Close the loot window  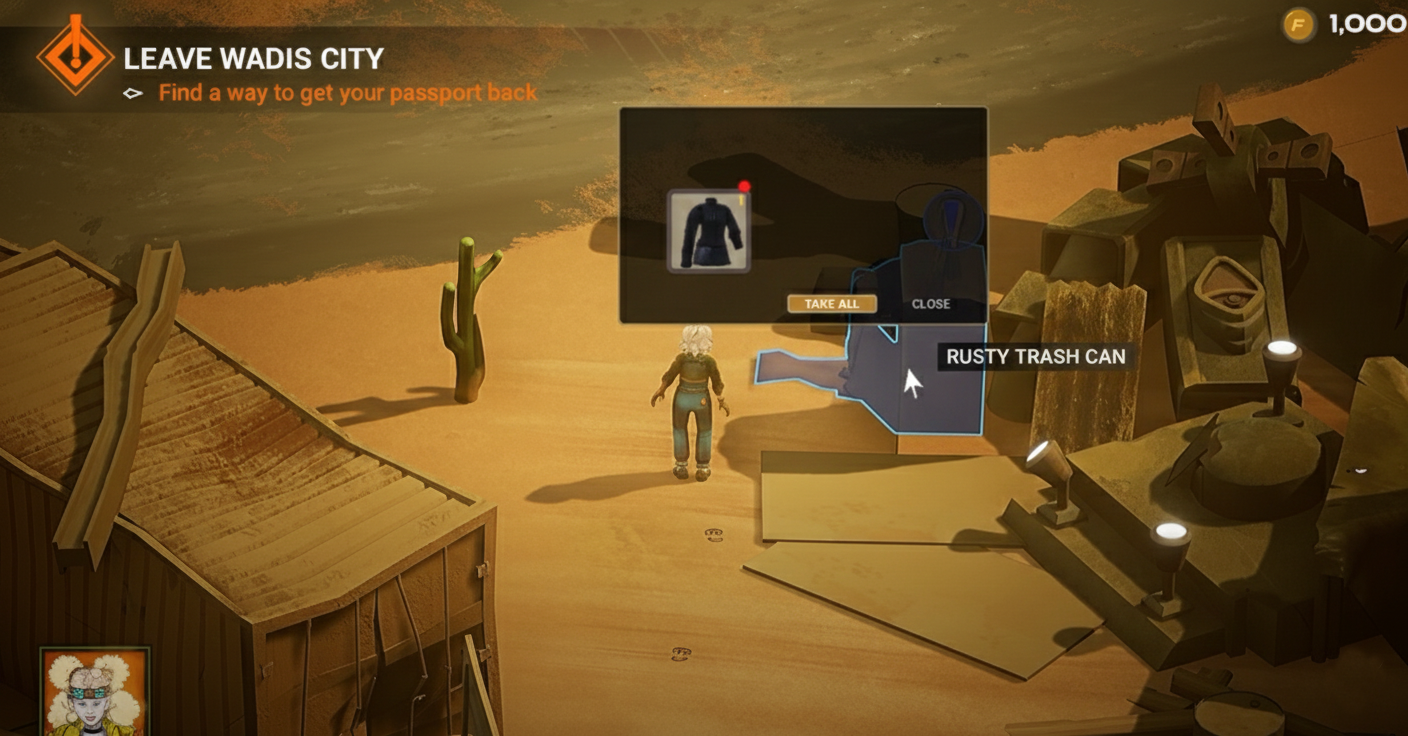(x=930, y=304)
